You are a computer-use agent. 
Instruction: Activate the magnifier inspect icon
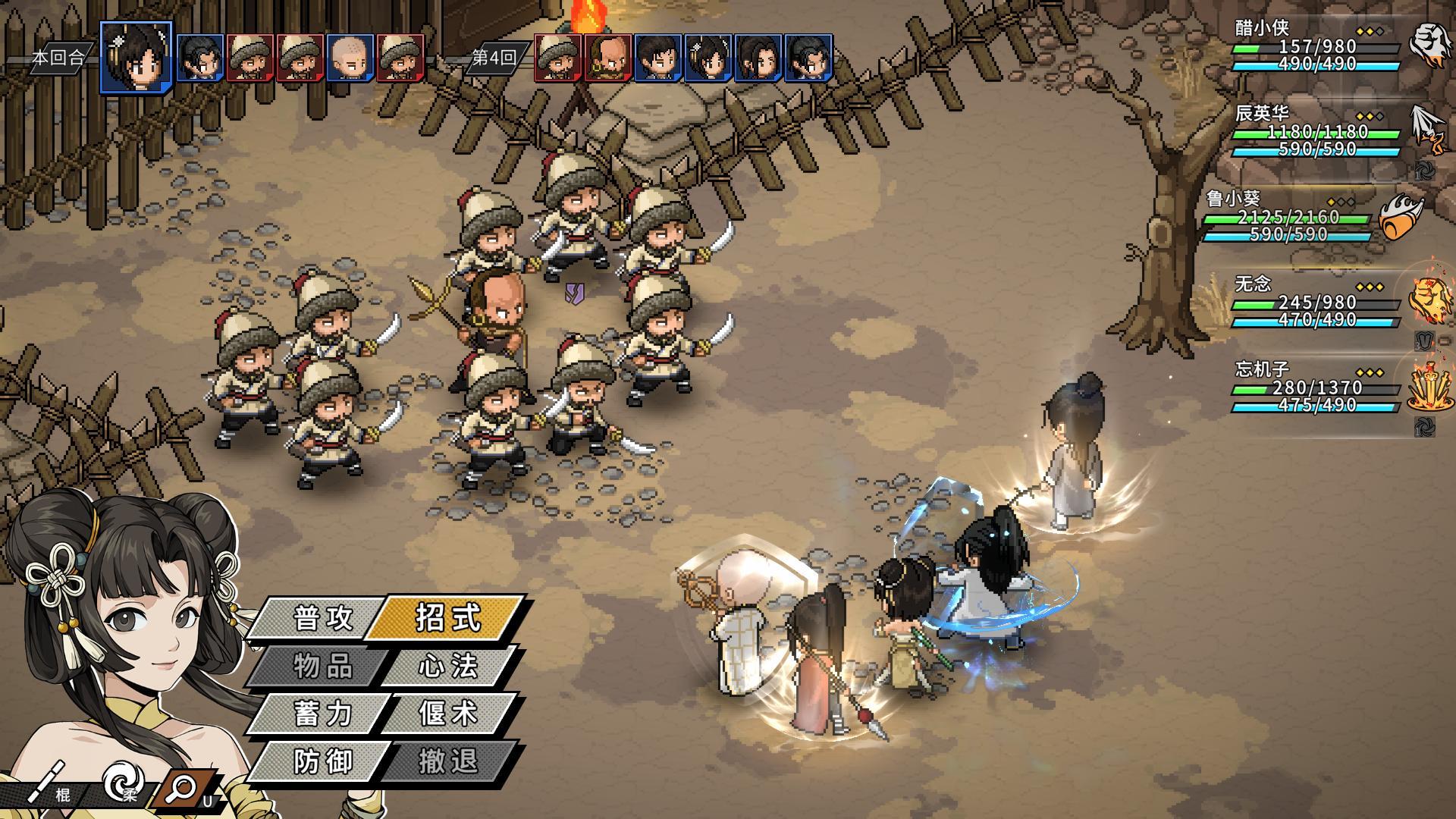(x=183, y=789)
